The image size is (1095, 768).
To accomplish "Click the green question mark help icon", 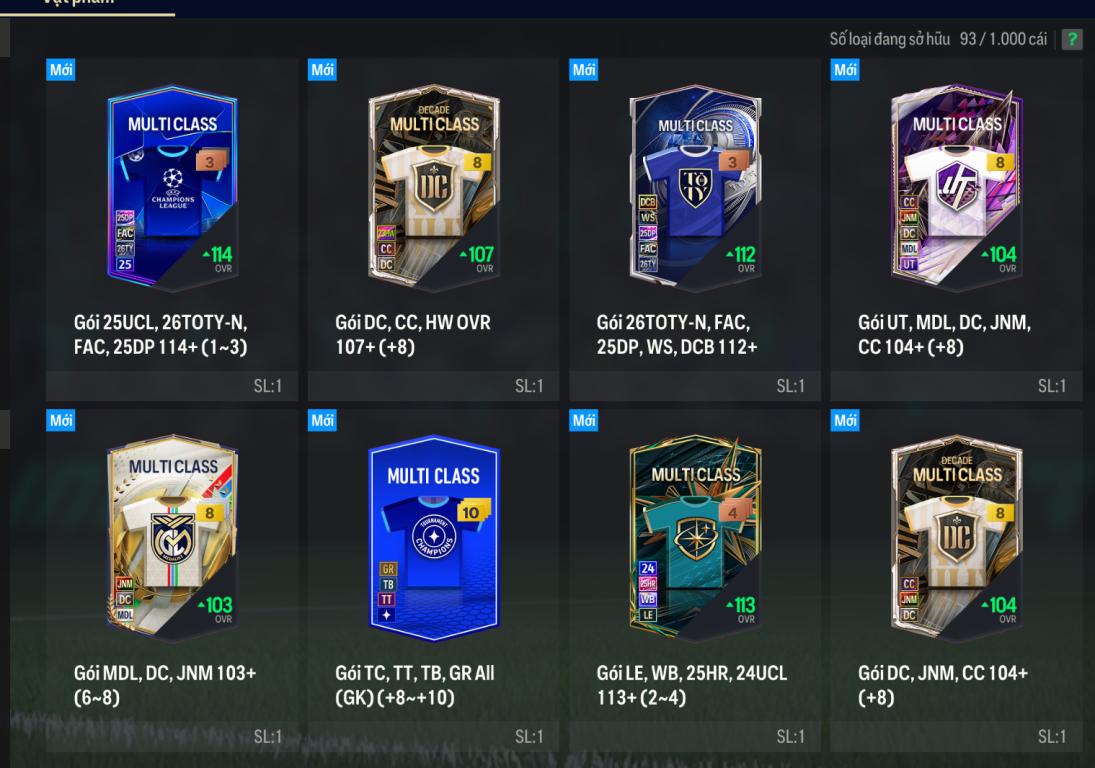I will coord(1072,39).
